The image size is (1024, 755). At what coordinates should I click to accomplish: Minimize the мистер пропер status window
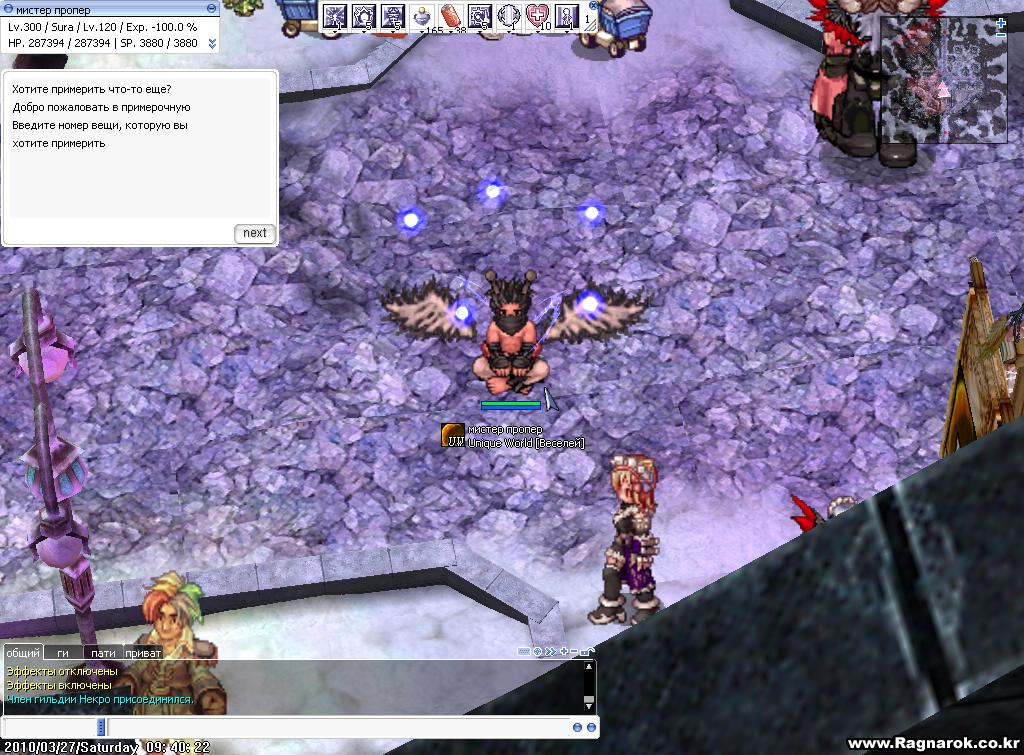point(212,9)
